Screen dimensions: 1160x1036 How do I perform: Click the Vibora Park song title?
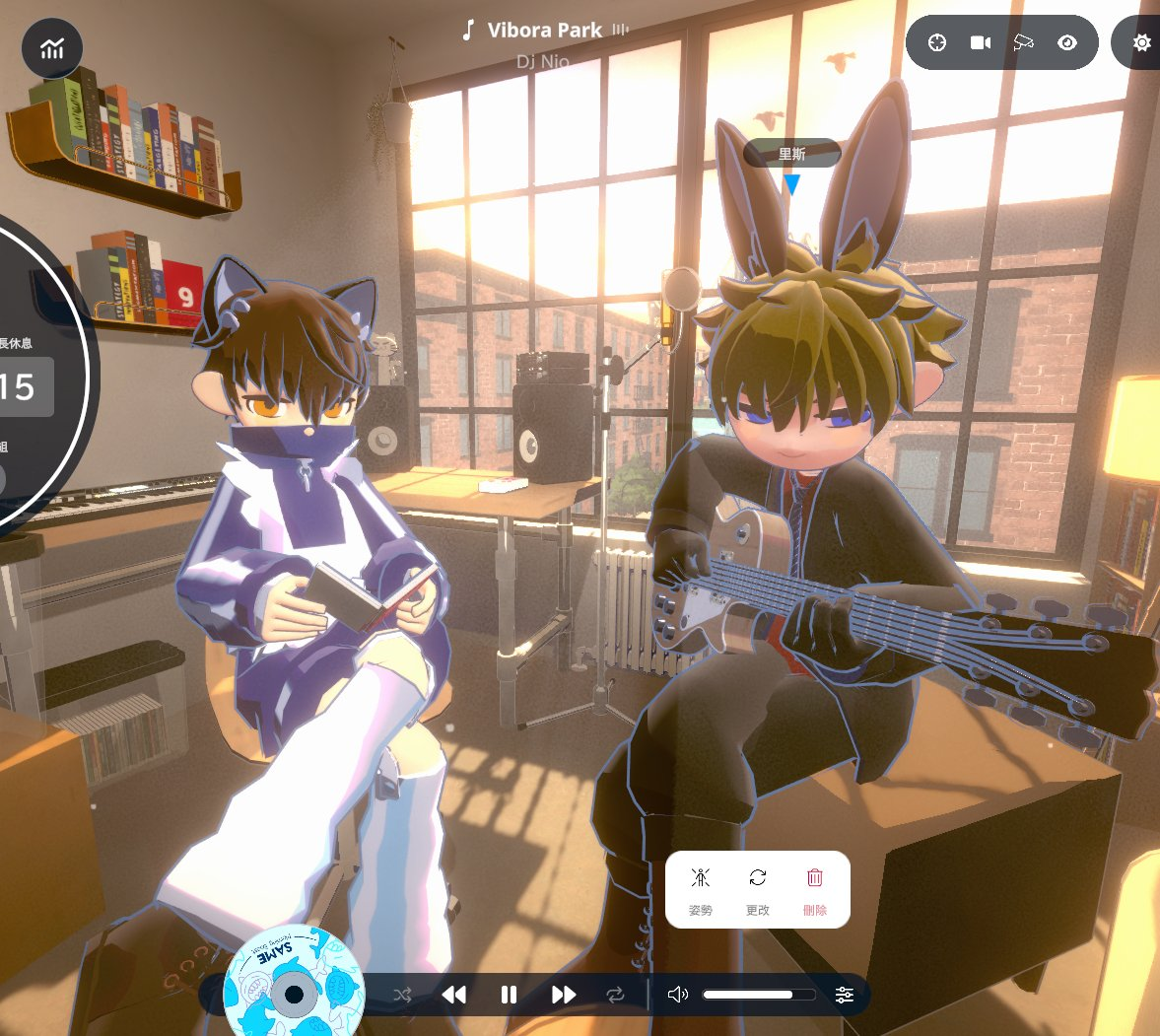[x=544, y=31]
